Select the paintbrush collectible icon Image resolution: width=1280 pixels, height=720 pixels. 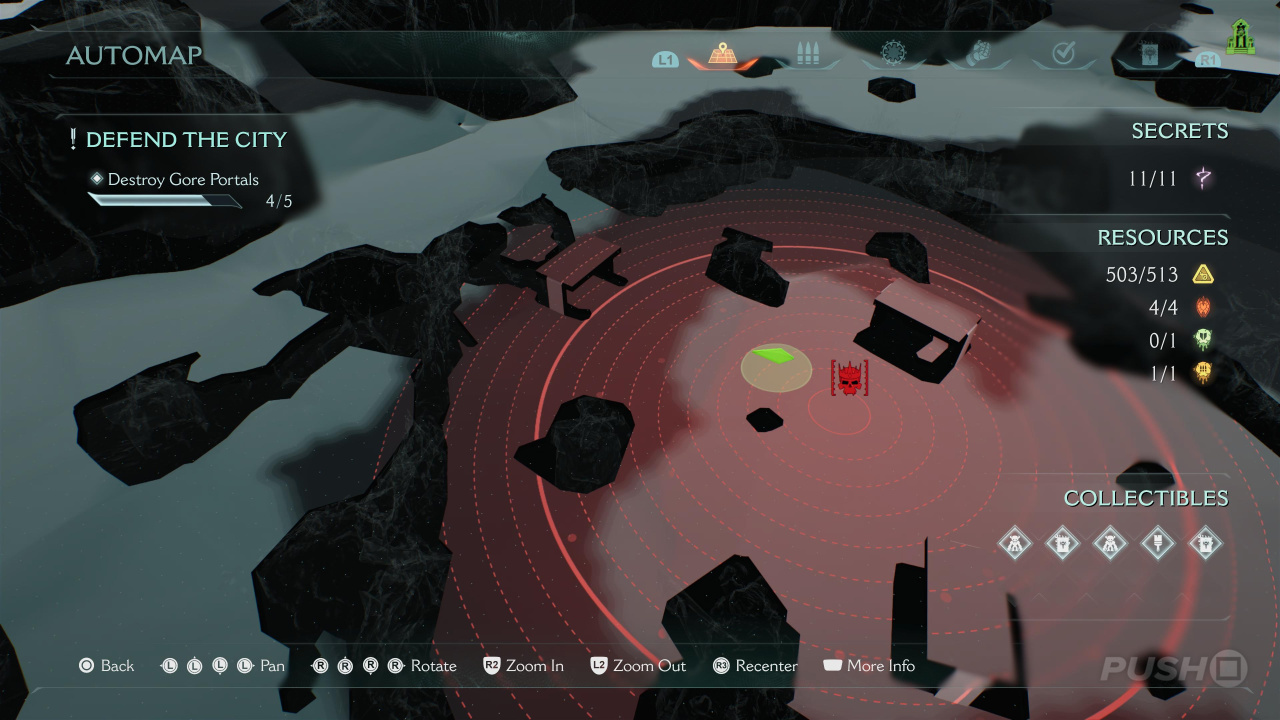[1158, 543]
